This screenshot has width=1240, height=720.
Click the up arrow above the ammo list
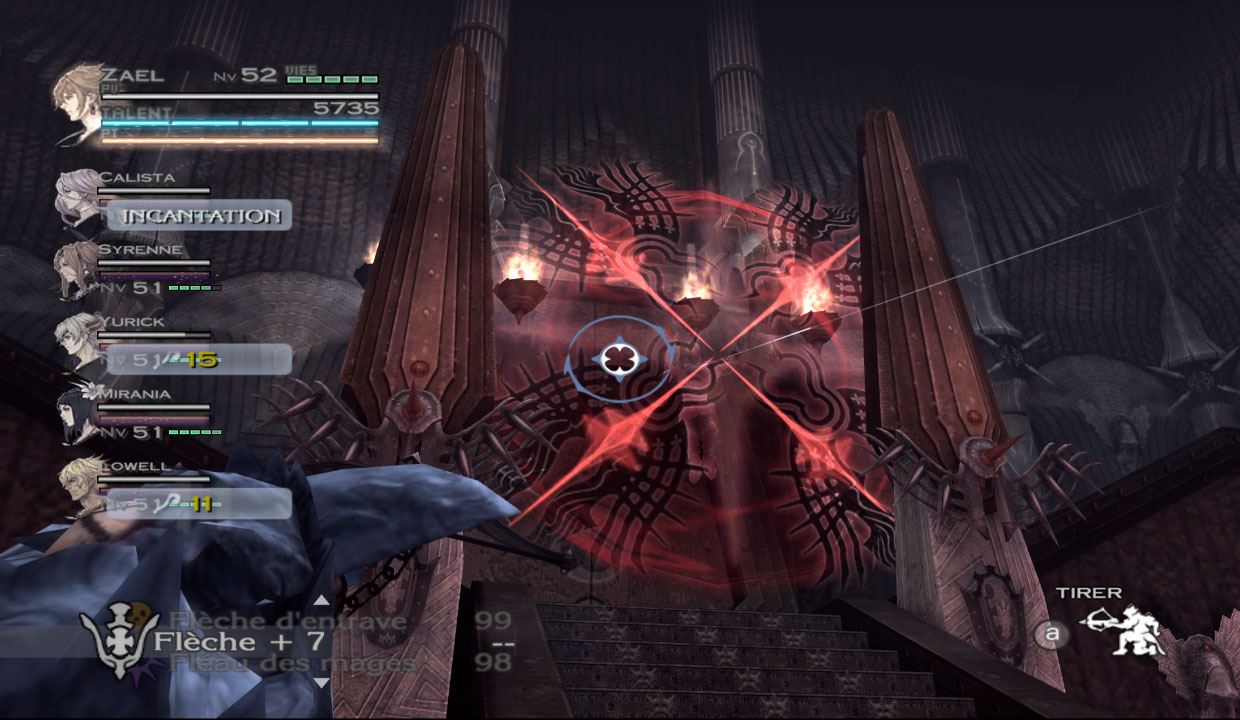tap(321, 601)
